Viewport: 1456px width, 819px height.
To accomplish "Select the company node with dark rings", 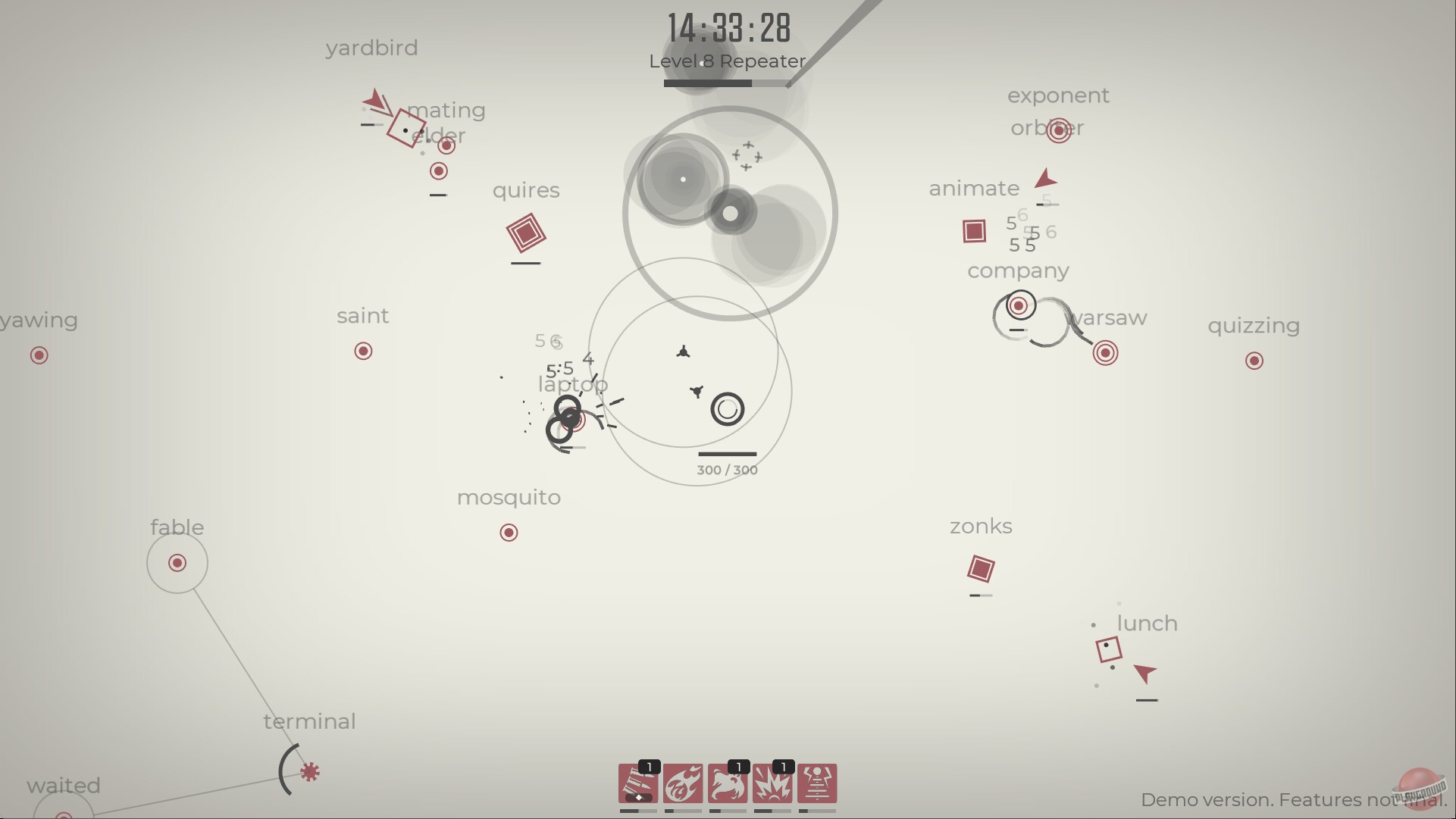I will click(1019, 306).
